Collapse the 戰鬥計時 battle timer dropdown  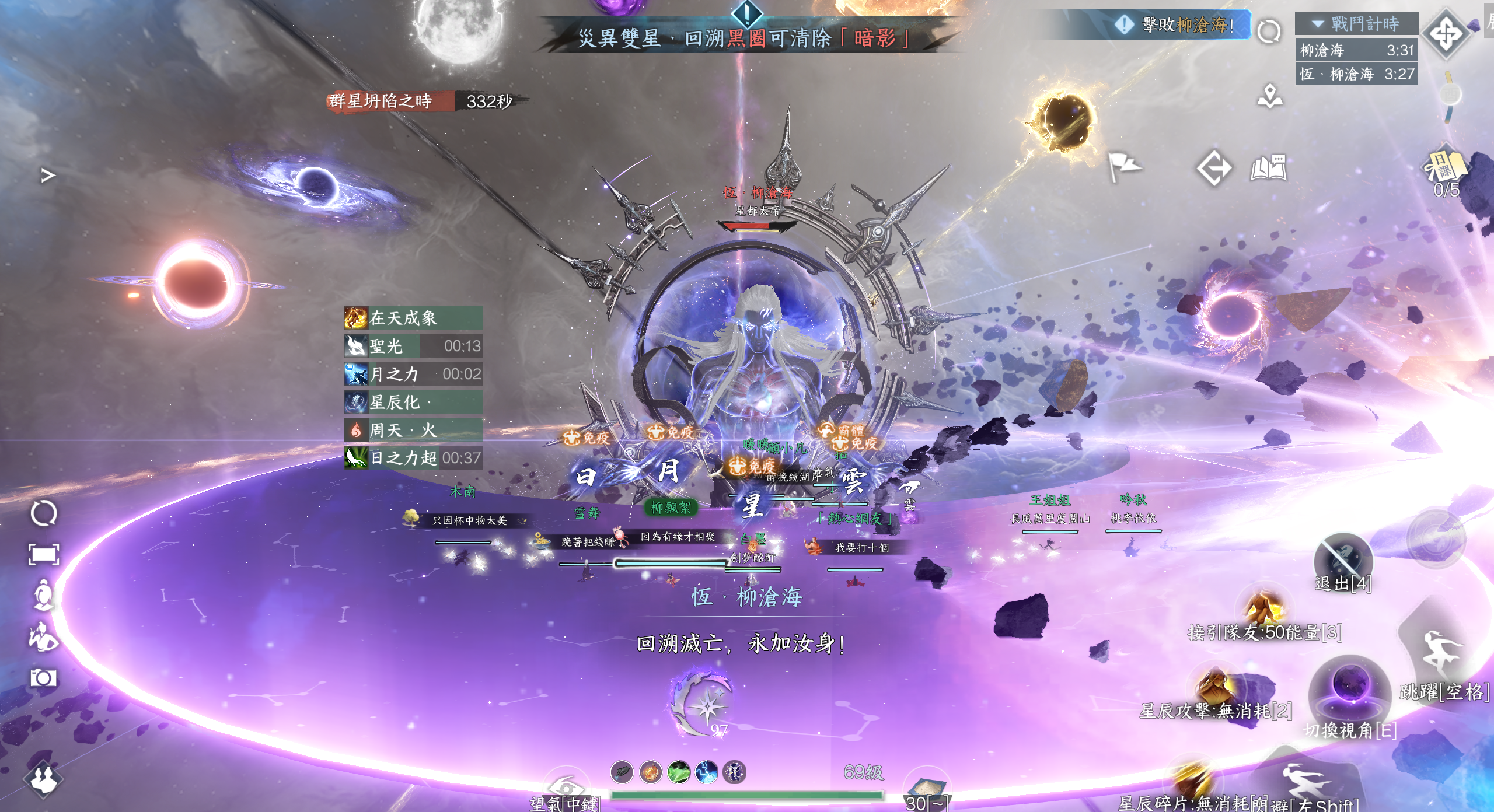coord(1318,24)
